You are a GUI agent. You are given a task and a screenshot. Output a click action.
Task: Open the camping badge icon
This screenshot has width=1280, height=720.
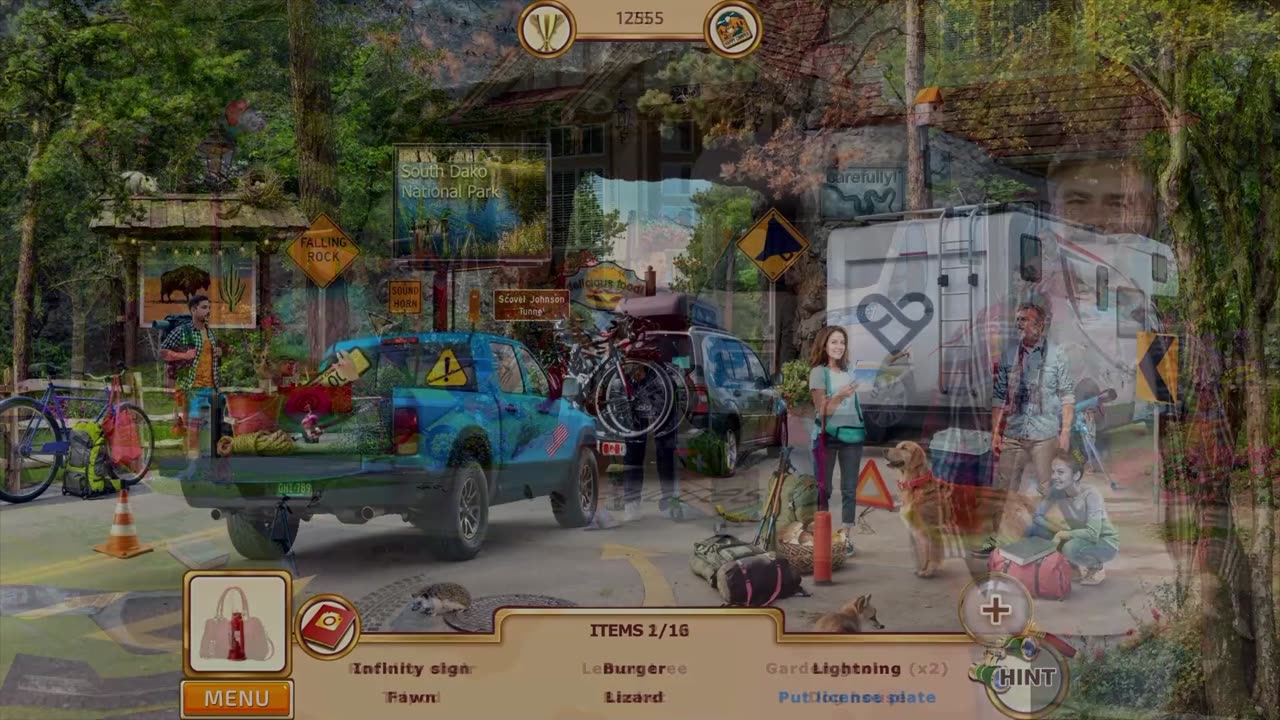[733, 29]
